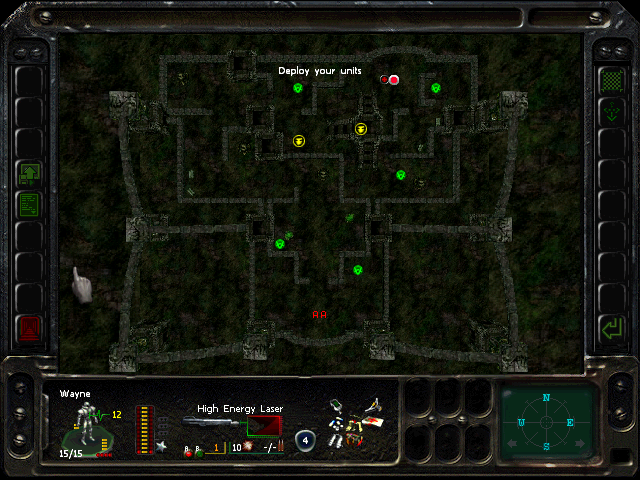Click the compass navigation panel
Viewport: 640px width, 480px height.
(547, 421)
